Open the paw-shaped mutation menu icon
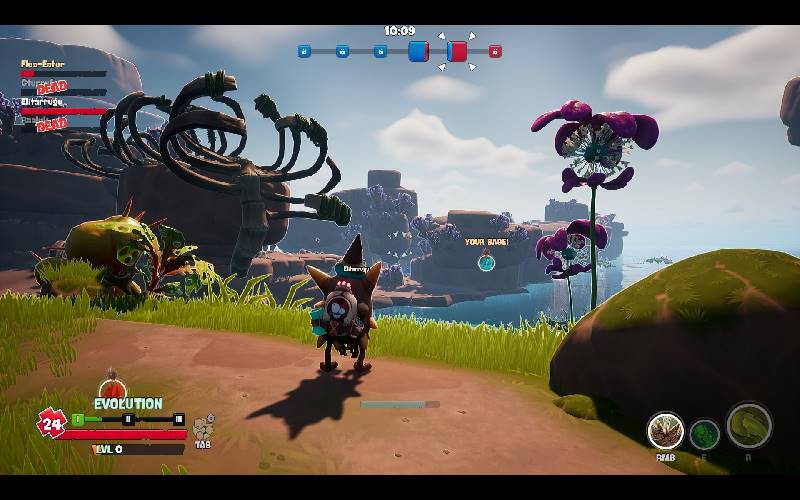Screen dimensions: 800x500 click(x=203, y=426)
